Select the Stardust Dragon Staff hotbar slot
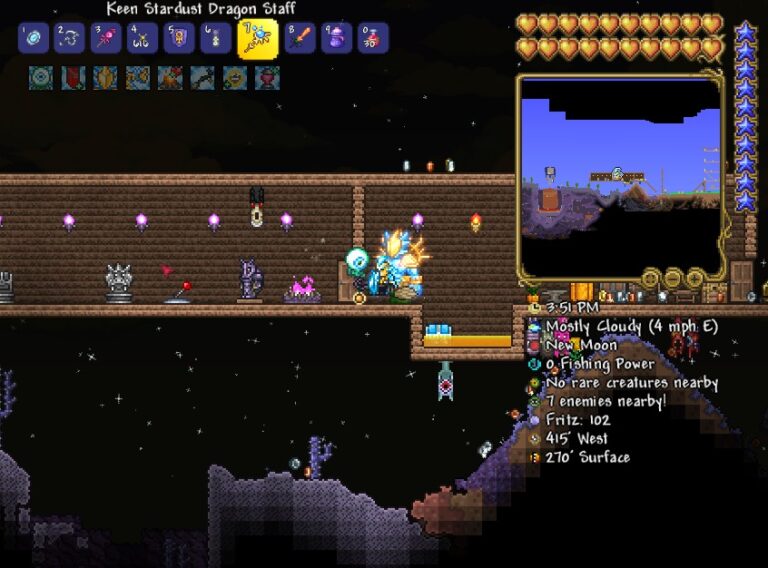This screenshot has width=768, height=568. pyautogui.click(x=257, y=38)
